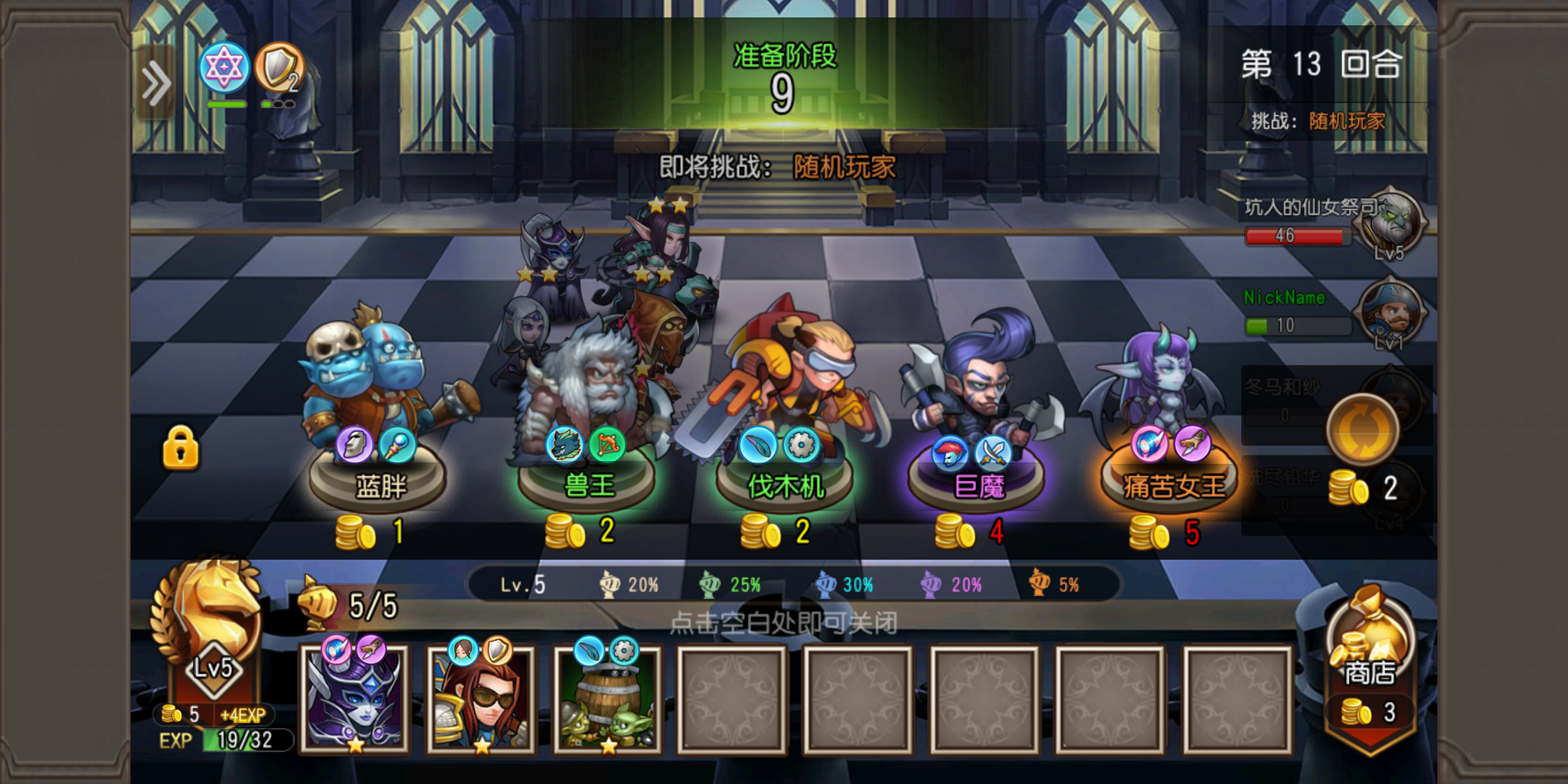The width and height of the screenshot is (1568, 784).
Task: Pick the 痛苦女王 hero card
Action: point(1170,429)
